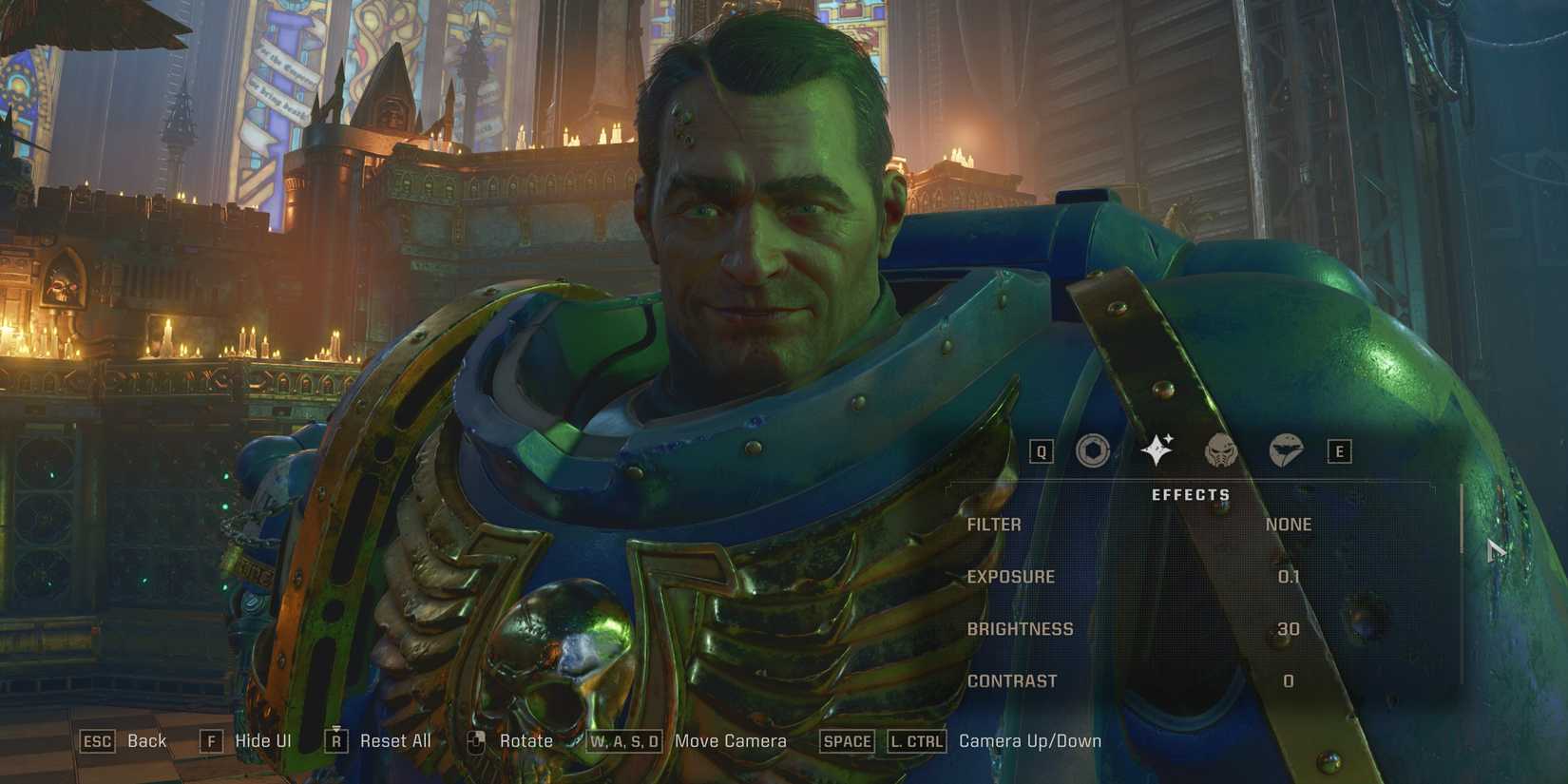This screenshot has height=784, width=1568.
Task: Expand the Exposure value selector
Action: [x=1009, y=577]
